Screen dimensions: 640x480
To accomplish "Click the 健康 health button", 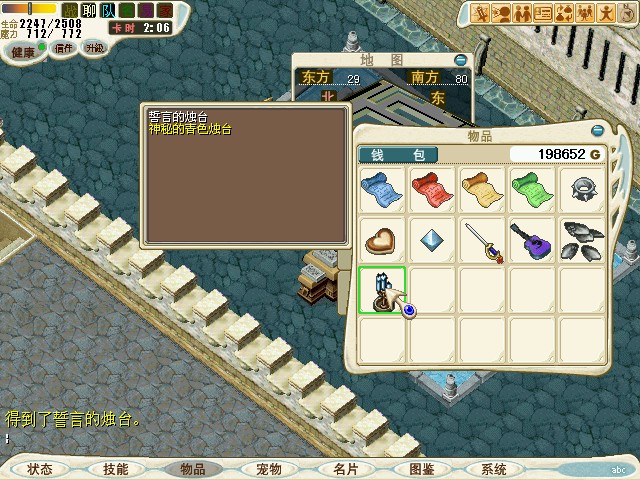I will click(18, 48).
